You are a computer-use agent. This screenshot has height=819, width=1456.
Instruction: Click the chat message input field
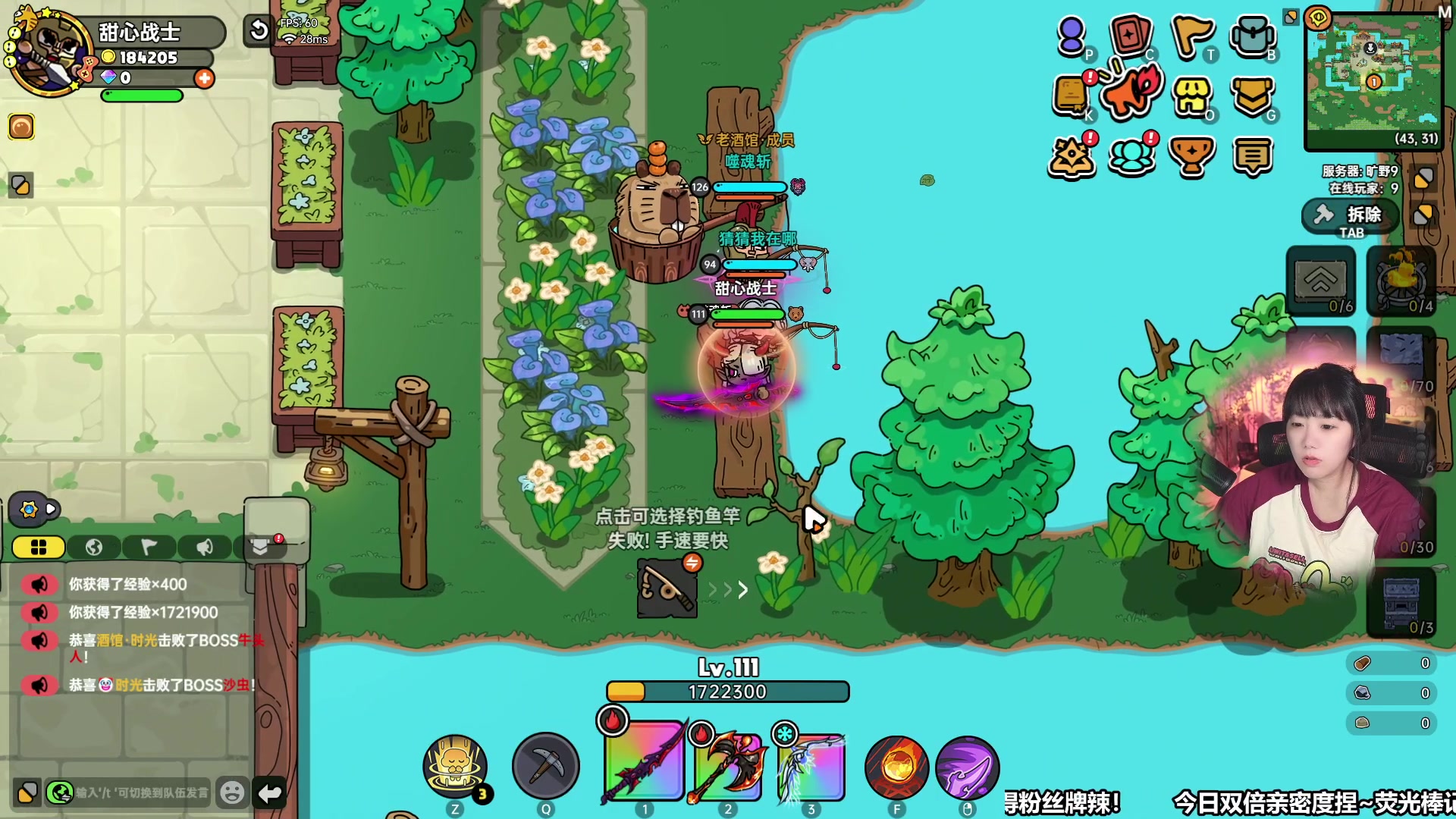coord(141,792)
